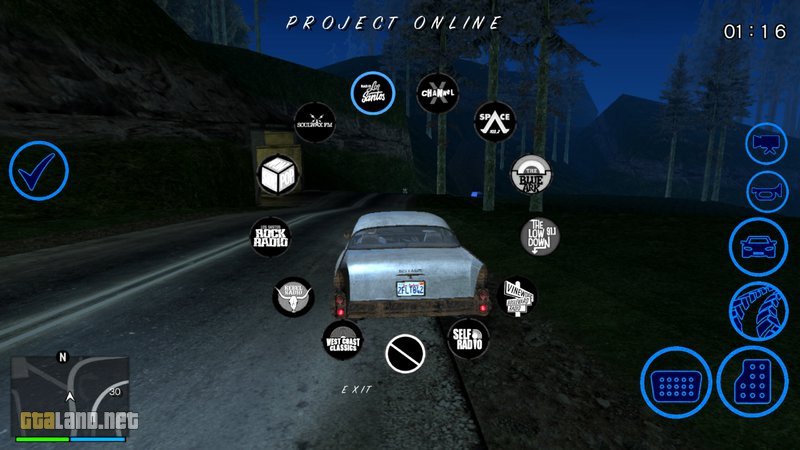Select Vinewood Boulevard Radio

click(x=516, y=297)
